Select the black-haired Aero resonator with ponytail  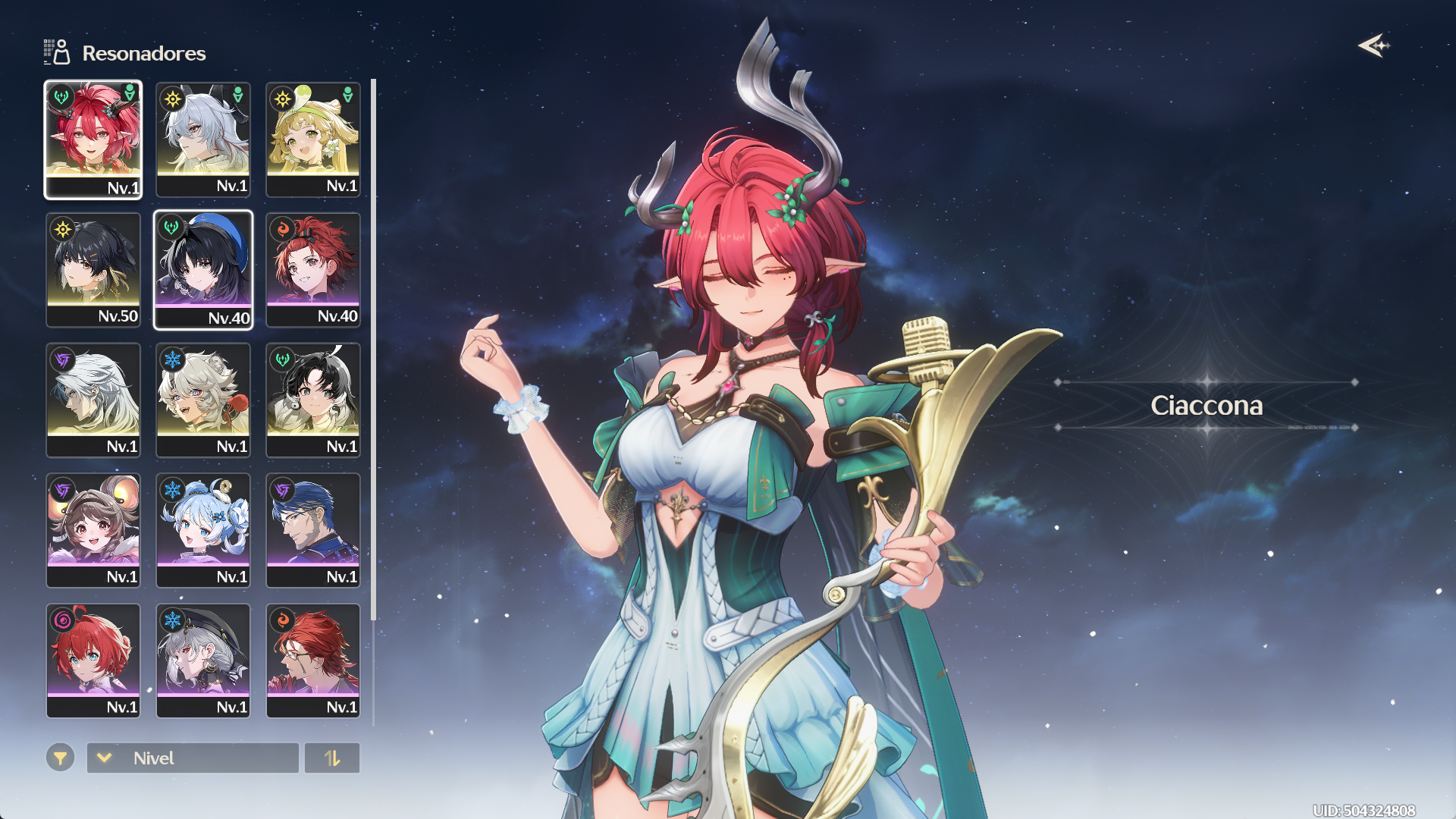pyautogui.click(x=313, y=400)
